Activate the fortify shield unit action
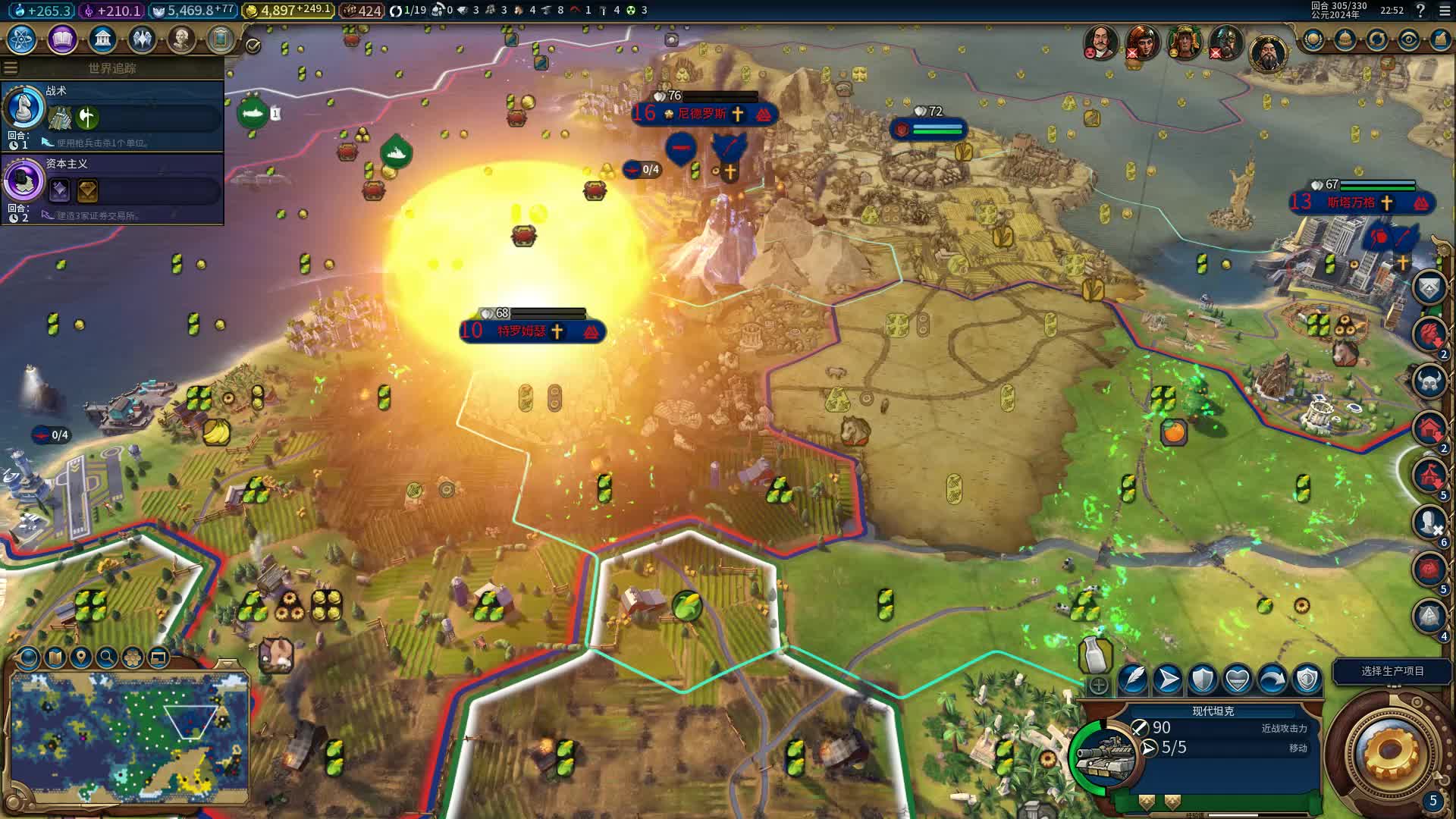 click(1203, 679)
